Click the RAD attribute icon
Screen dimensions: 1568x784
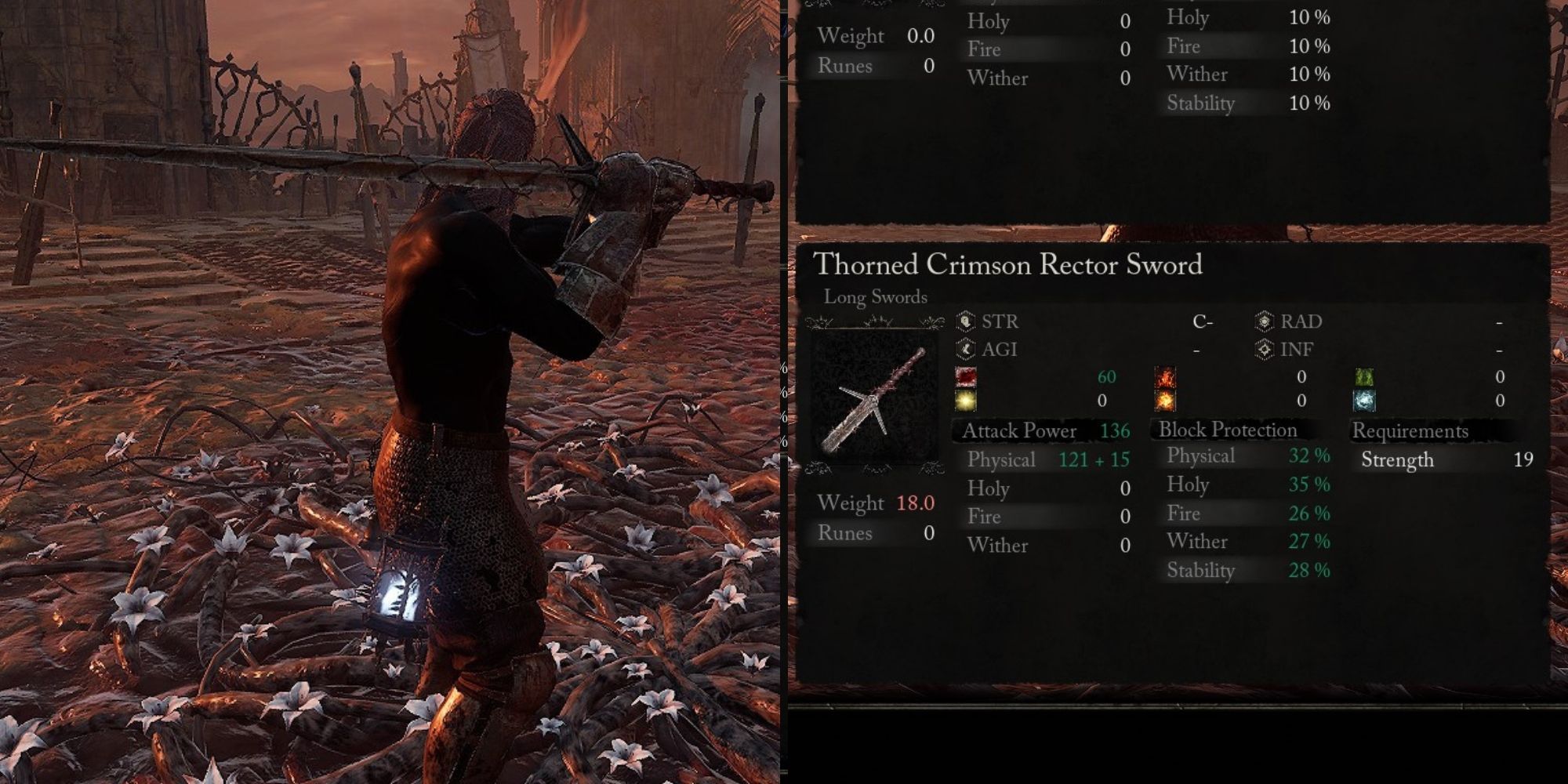1266,321
